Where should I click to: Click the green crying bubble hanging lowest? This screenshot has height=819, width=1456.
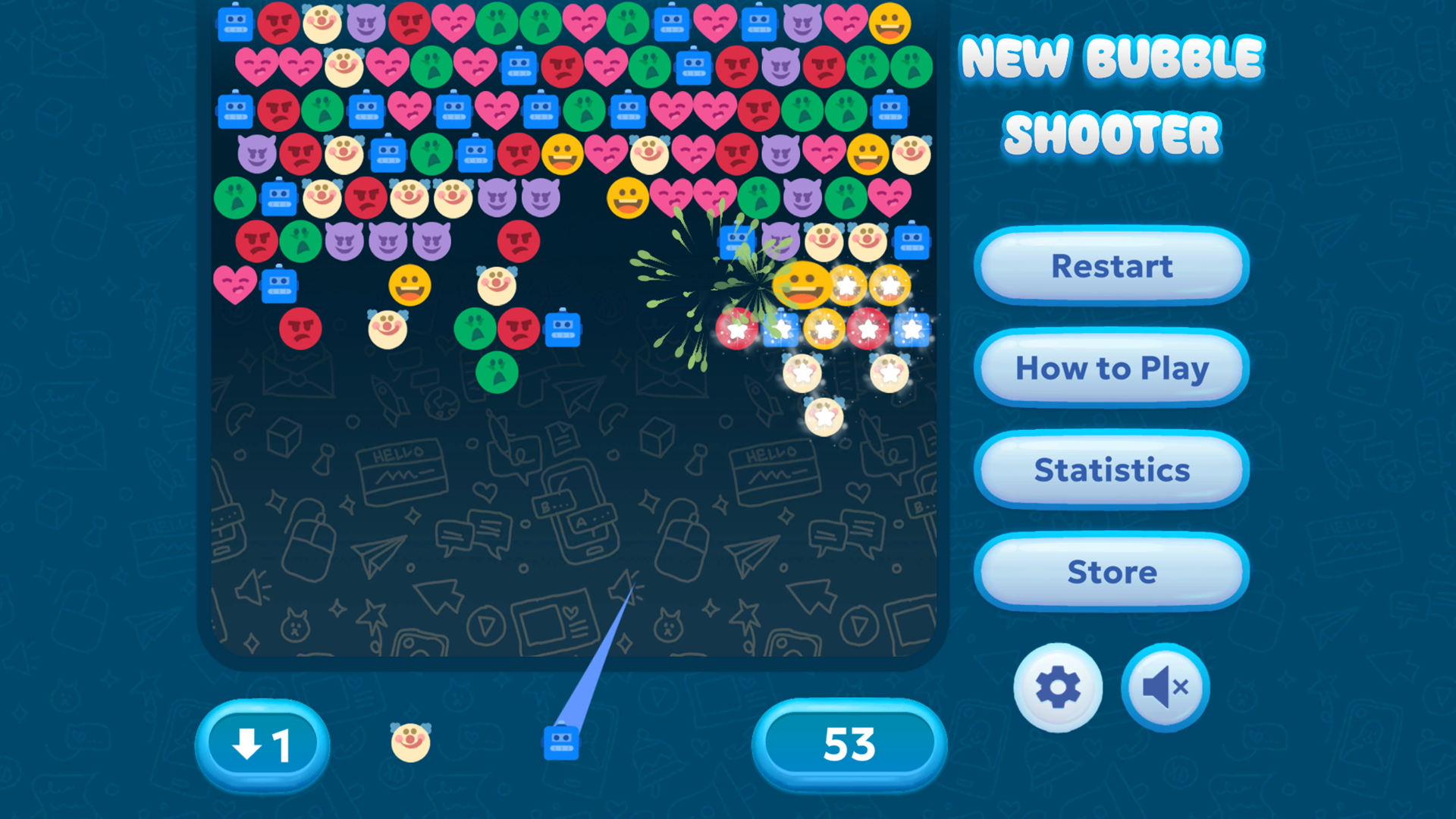coord(497,372)
